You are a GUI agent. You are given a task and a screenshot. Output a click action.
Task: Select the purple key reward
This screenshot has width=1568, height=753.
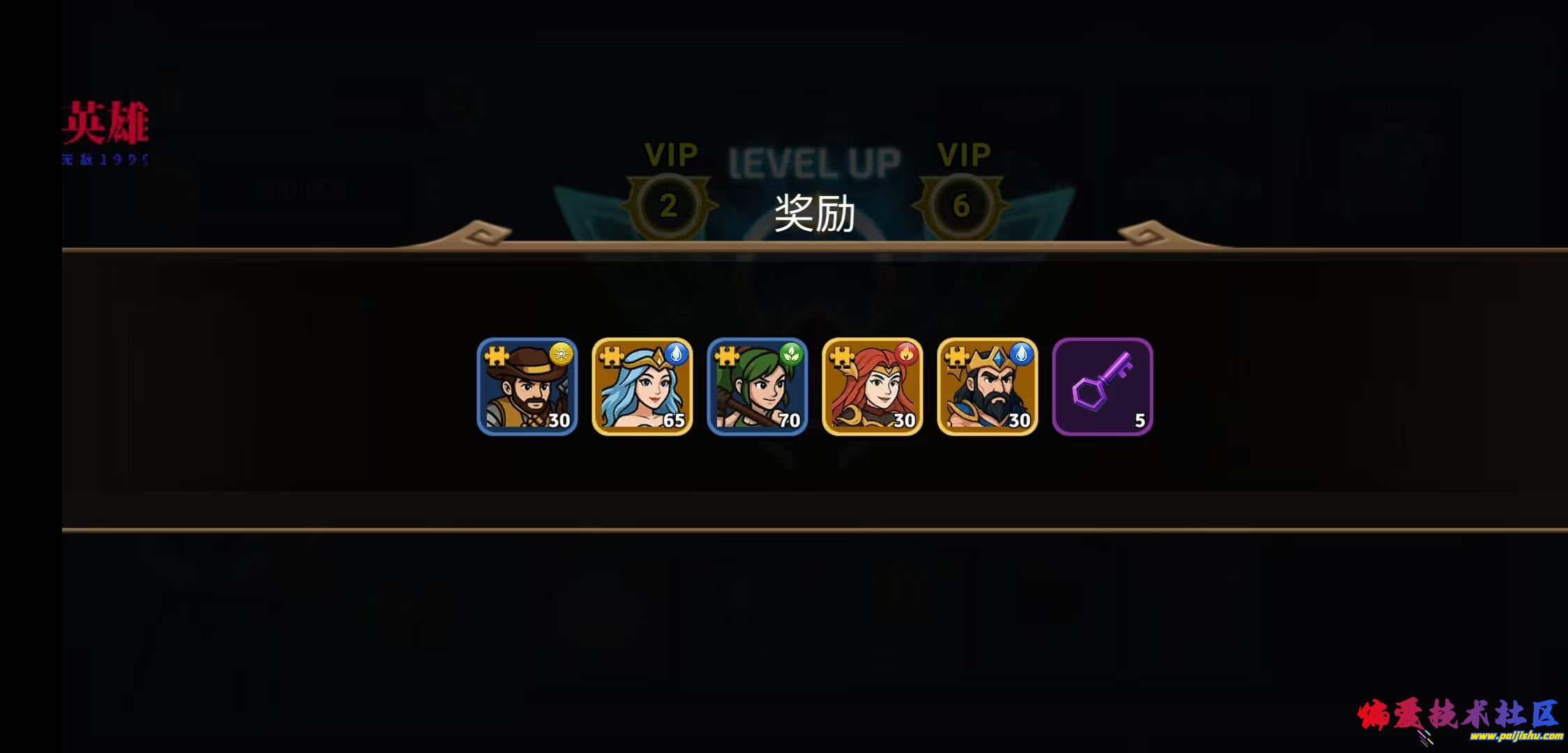coord(1103,387)
